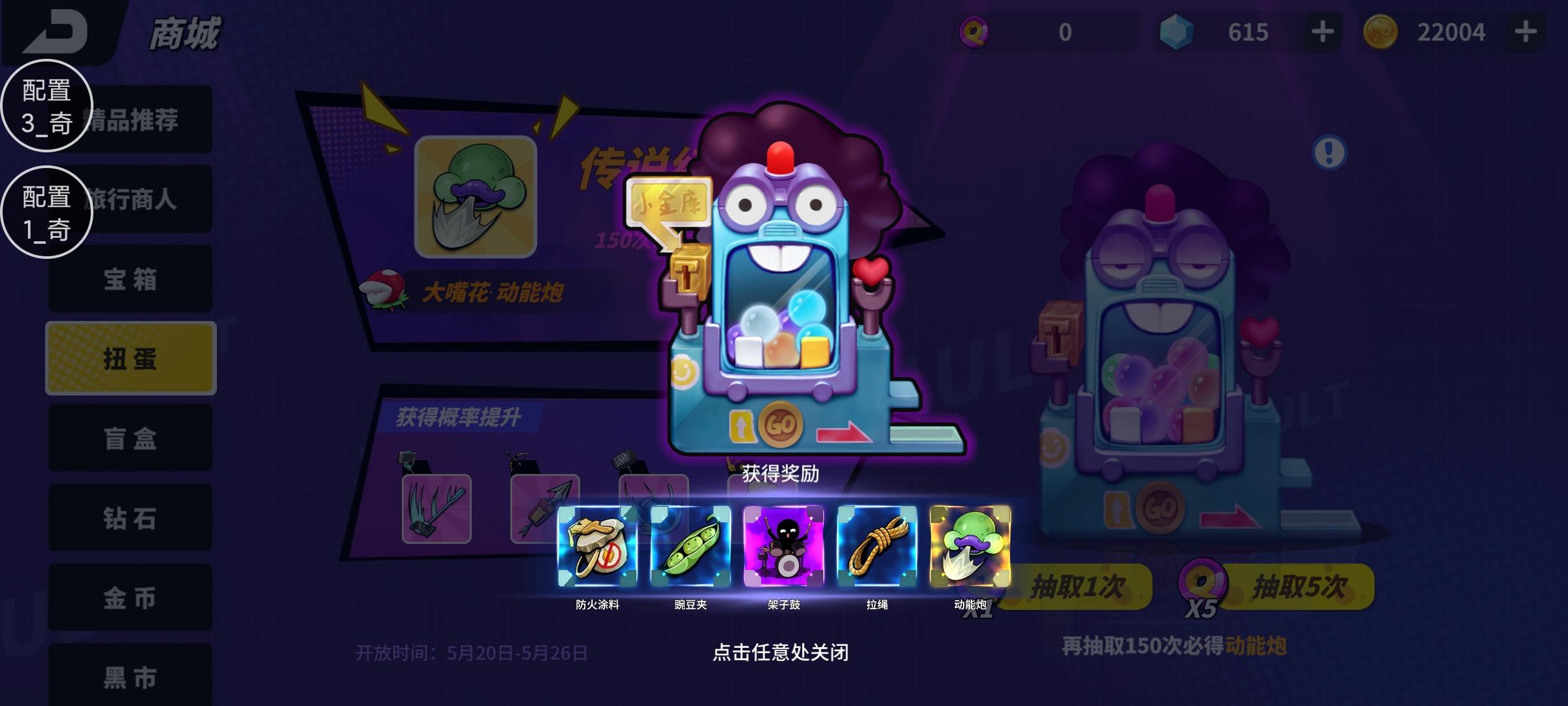Select the 防火涂料 reward icon
Screen dimensions: 1568x706
pyautogui.click(x=596, y=549)
